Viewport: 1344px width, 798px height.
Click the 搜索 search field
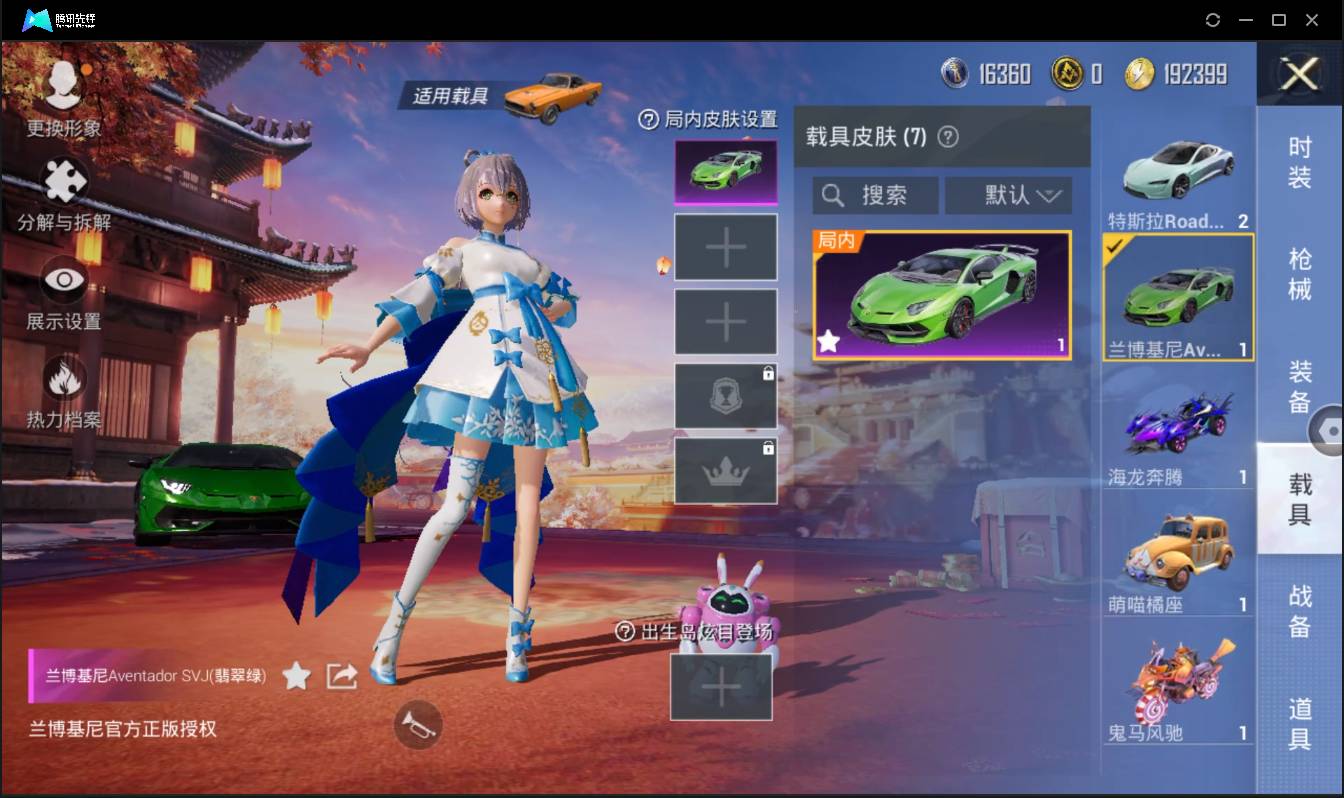[885, 195]
